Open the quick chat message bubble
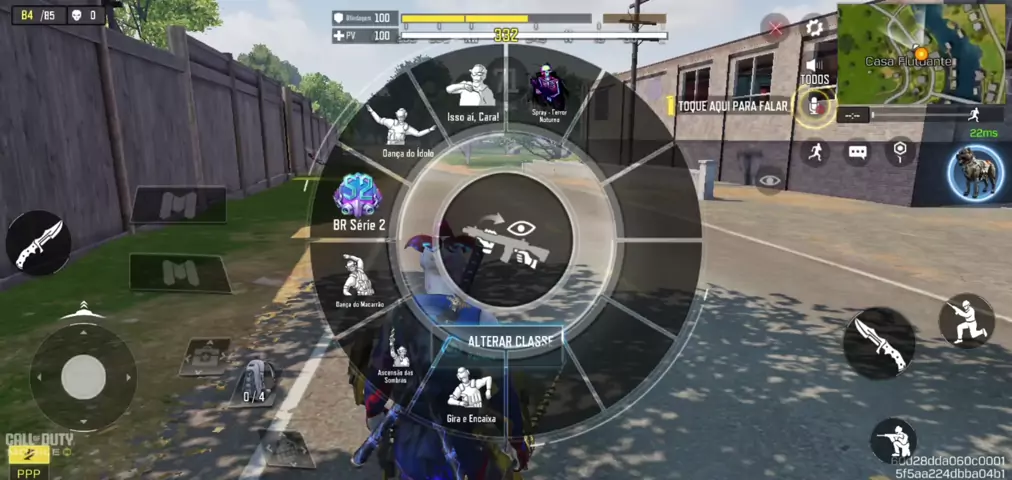Image resolution: width=1012 pixels, height=480 pixels. (x=858, y=152)
